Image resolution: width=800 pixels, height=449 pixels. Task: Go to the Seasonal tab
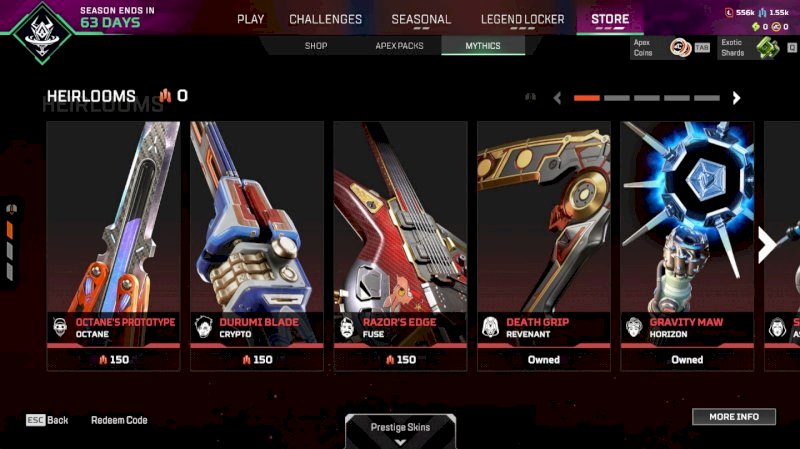tap(421, 19)
